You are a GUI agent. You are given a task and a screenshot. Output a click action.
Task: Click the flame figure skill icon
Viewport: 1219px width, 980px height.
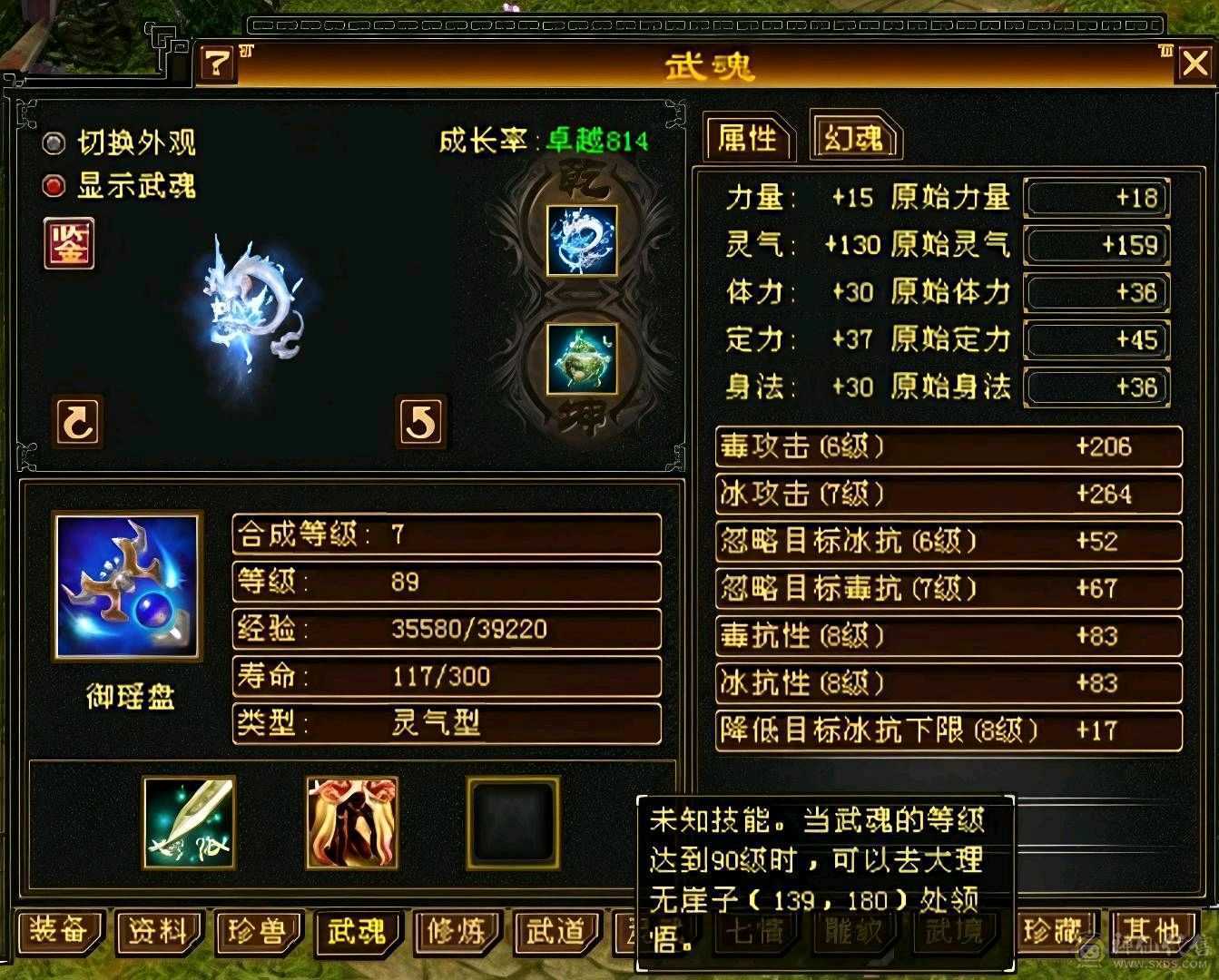351,822
